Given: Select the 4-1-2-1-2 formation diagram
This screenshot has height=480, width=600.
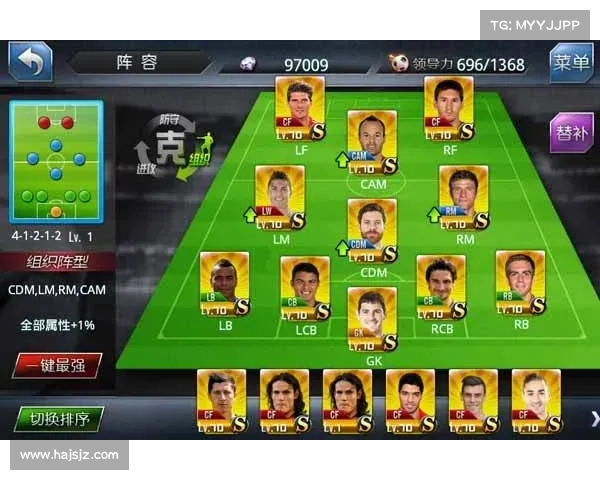Looking at the screenshot, I should click(x=56, y=161).
